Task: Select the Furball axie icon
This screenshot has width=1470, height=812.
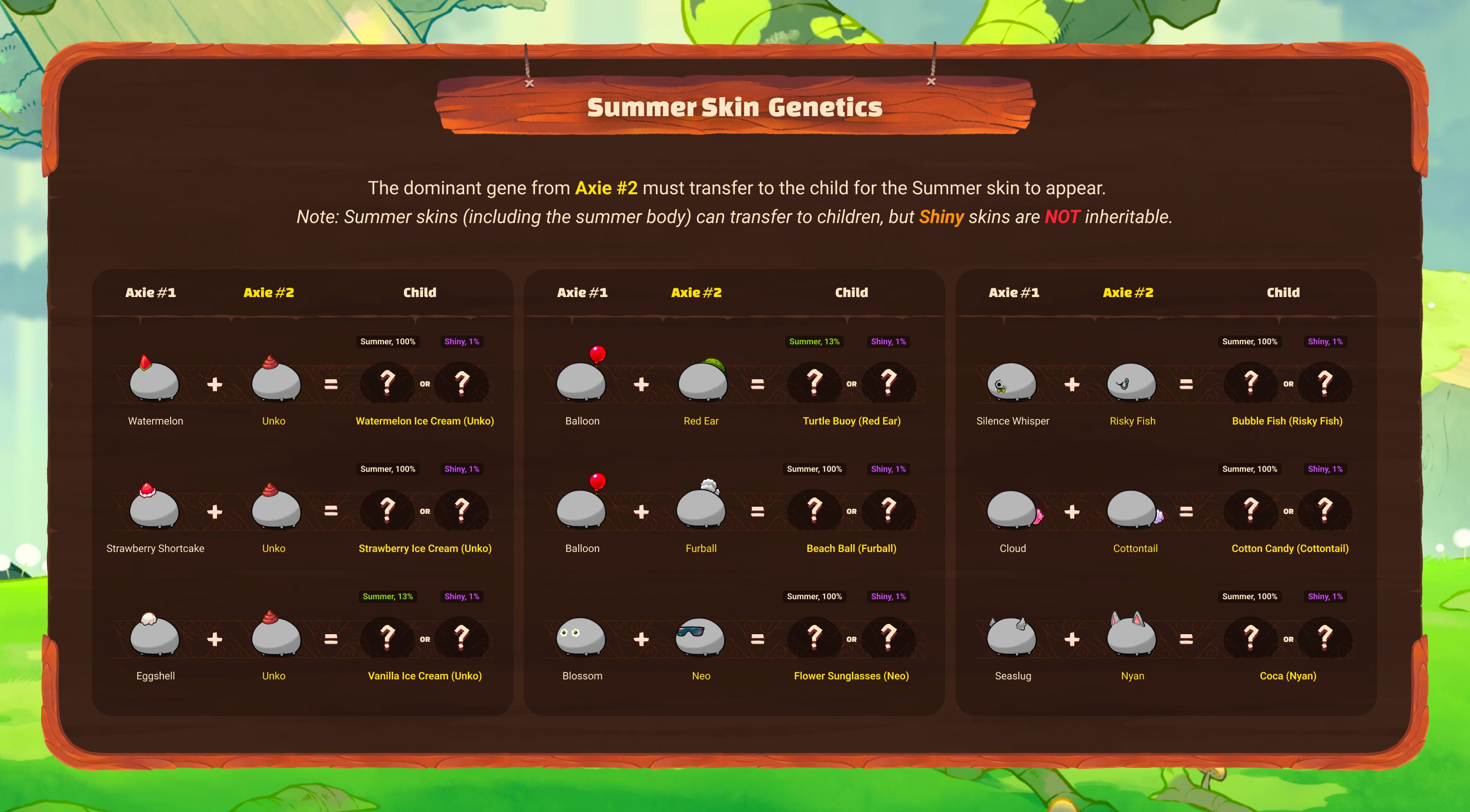Action: (x=701, y=510)
